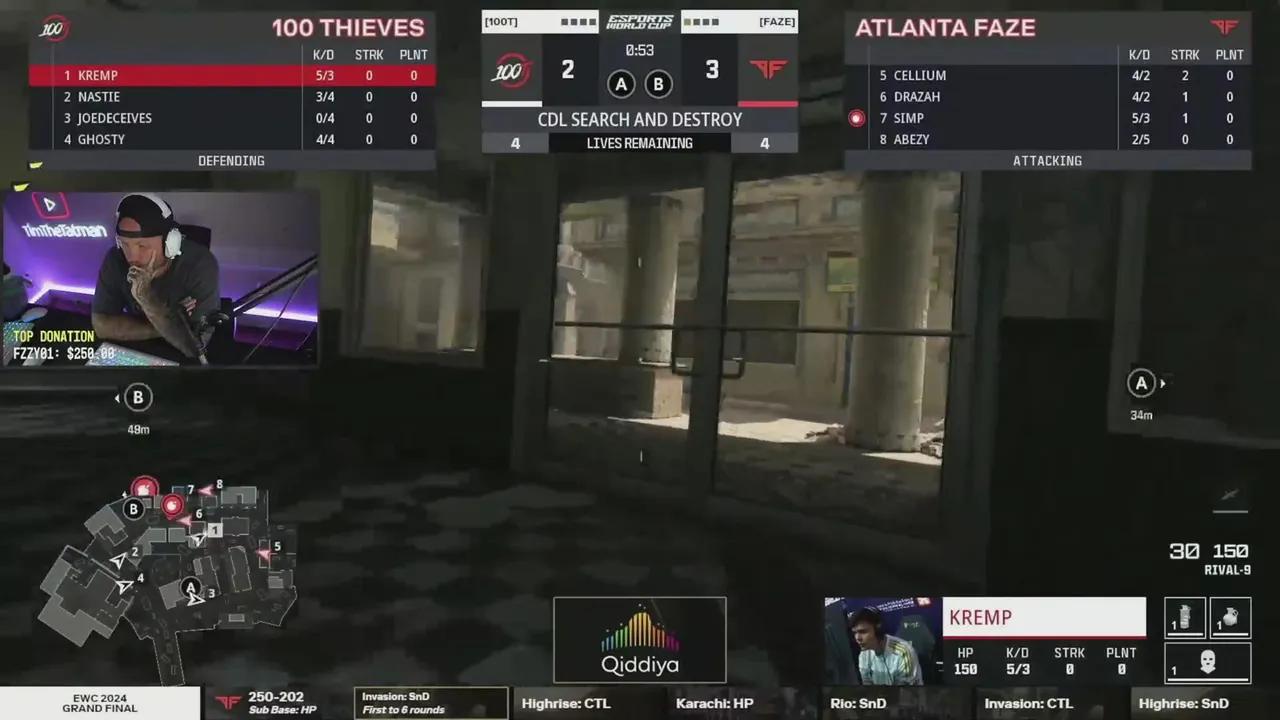Click the LIVES REMAINING label
Viewport: 1280px width, 720px height.
pyautogui.click(x=640, y=143)
